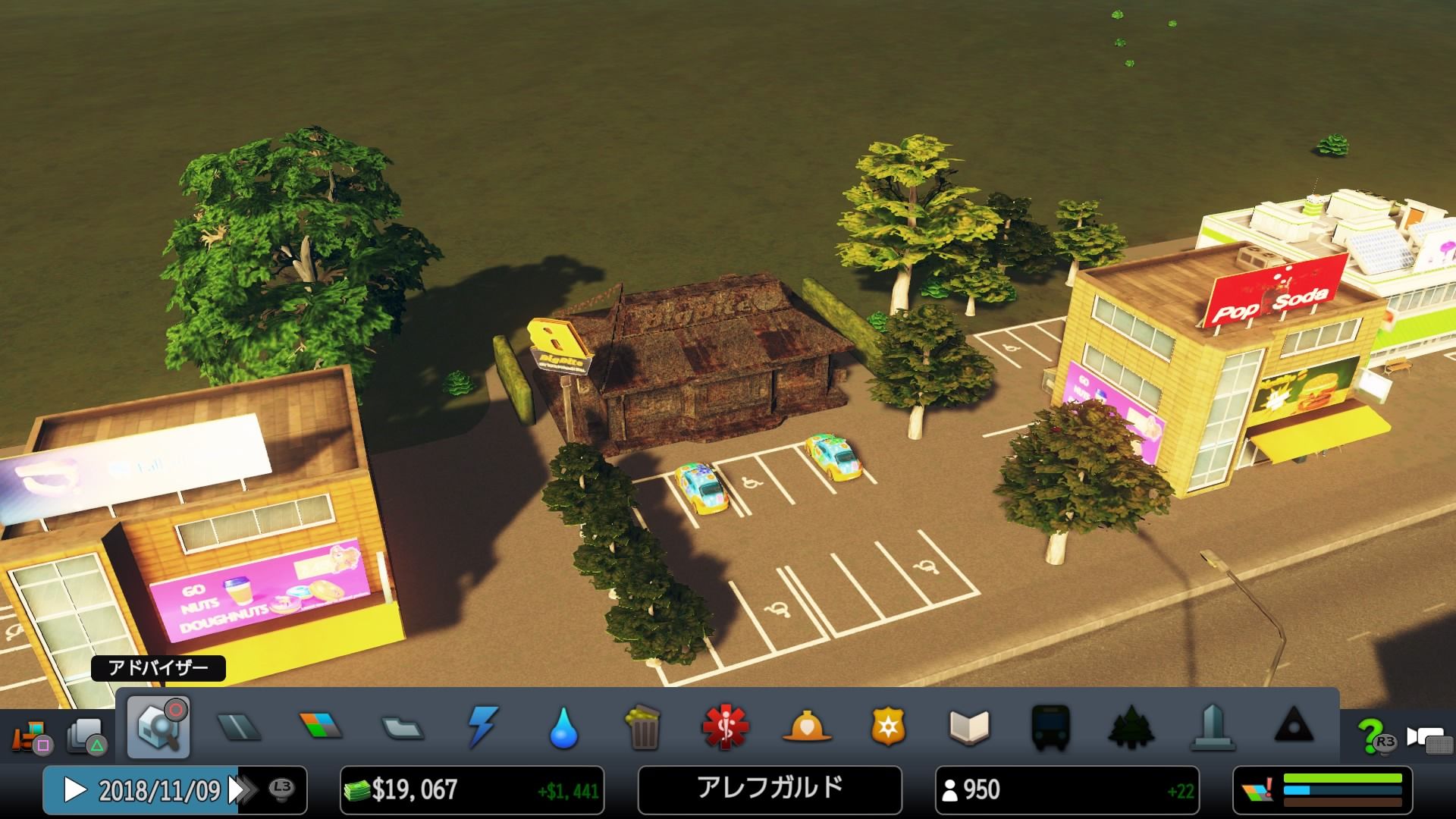The image size is (1456, 819).
Task: Select the highlighted Advisor icon
Action: [x=158, y=727]
